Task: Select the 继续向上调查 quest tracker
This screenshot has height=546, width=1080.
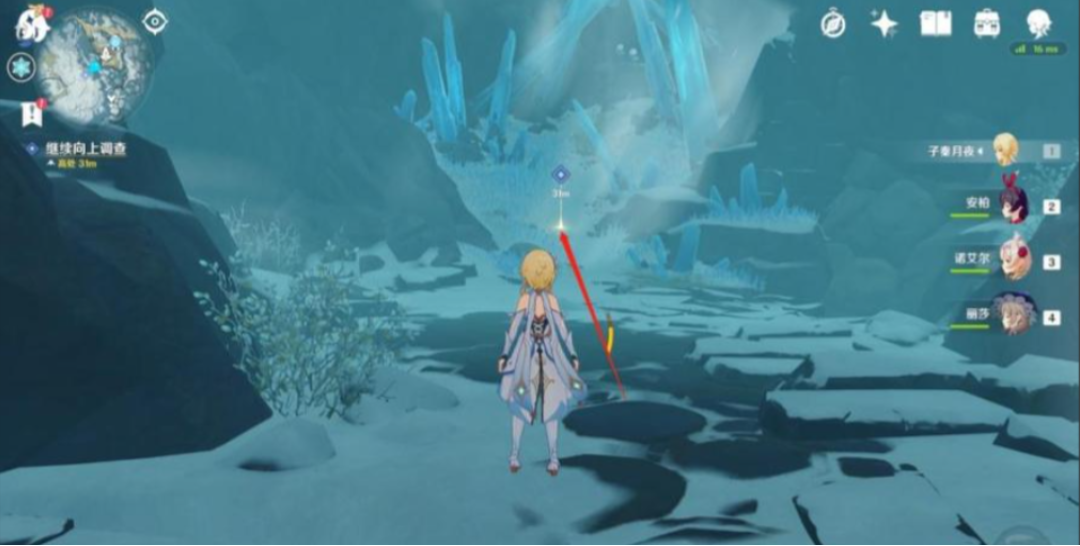Action: (x=84, y=149)
